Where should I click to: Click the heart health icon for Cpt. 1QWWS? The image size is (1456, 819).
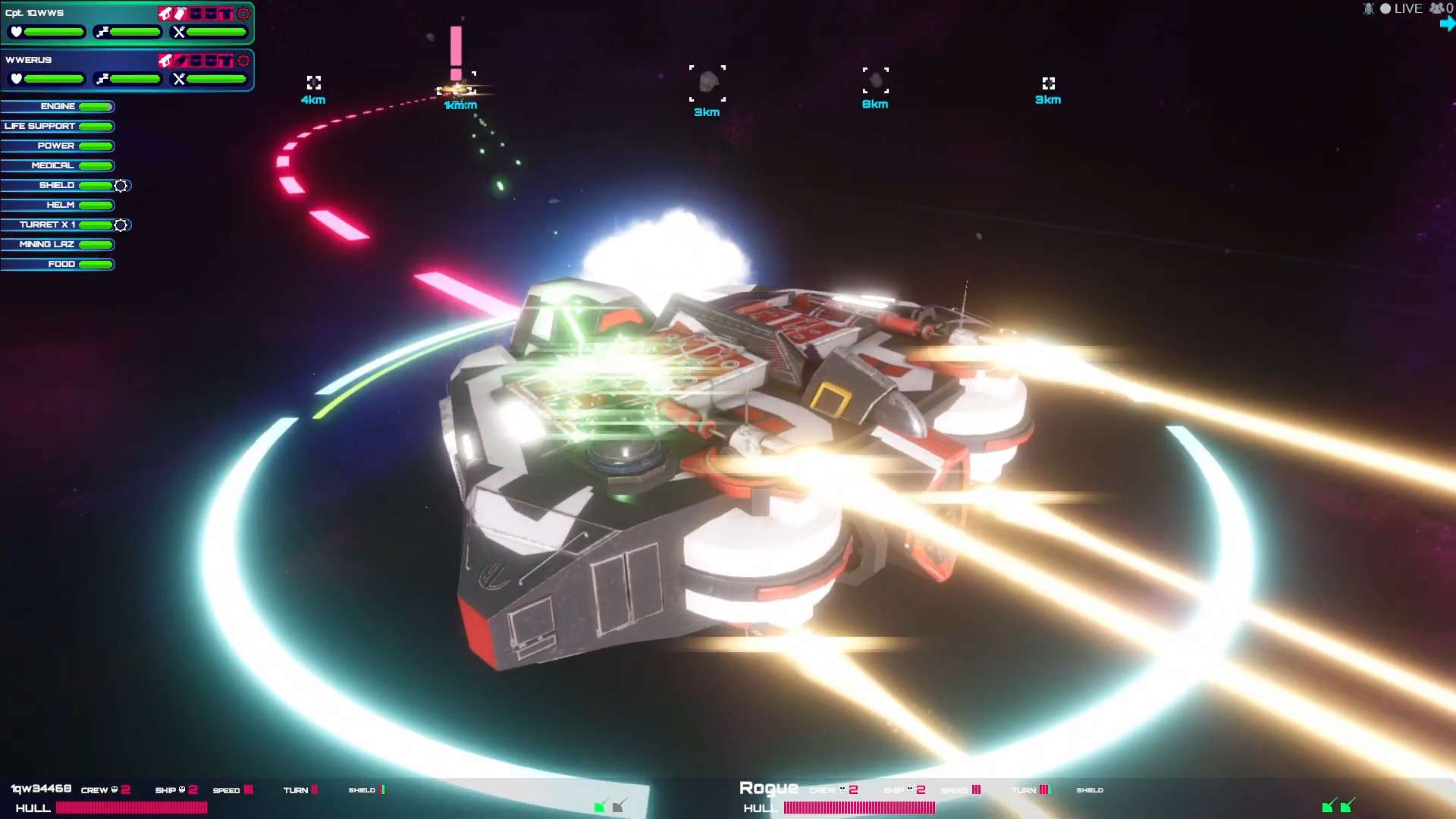[17, 31]
